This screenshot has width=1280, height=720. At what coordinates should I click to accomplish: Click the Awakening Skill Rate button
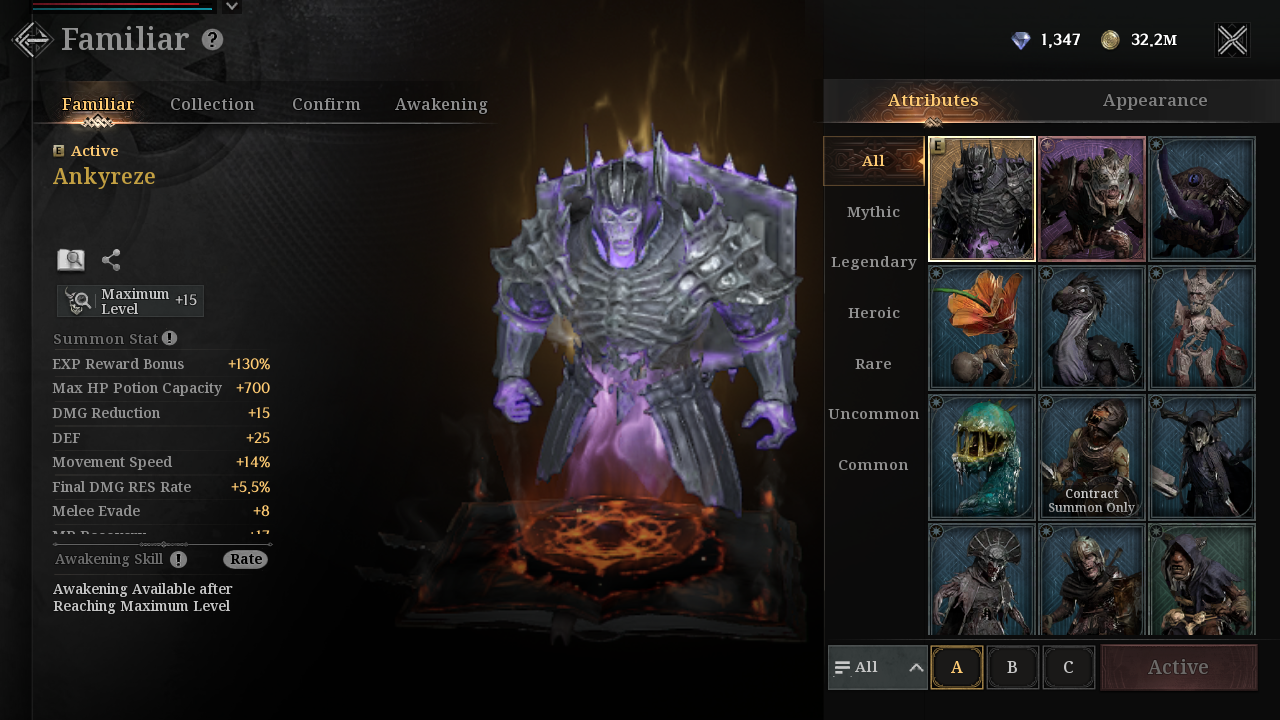pyautogui.click(x=245, y=559)
